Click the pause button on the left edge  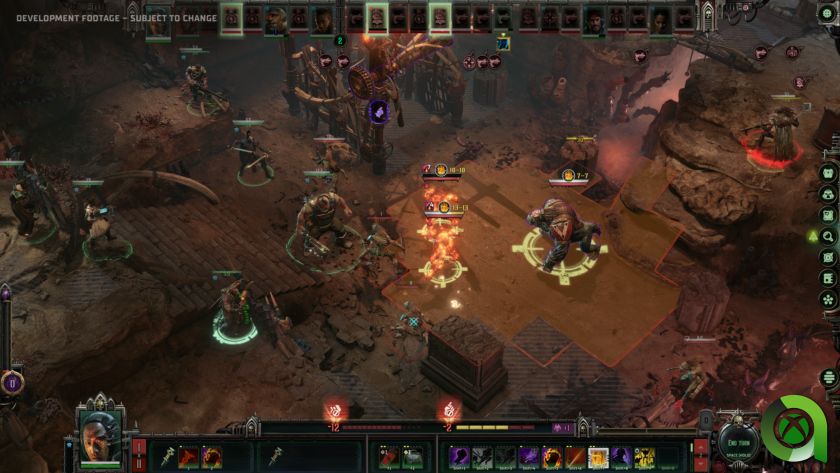pyautogui.click(x=12, y=381)
